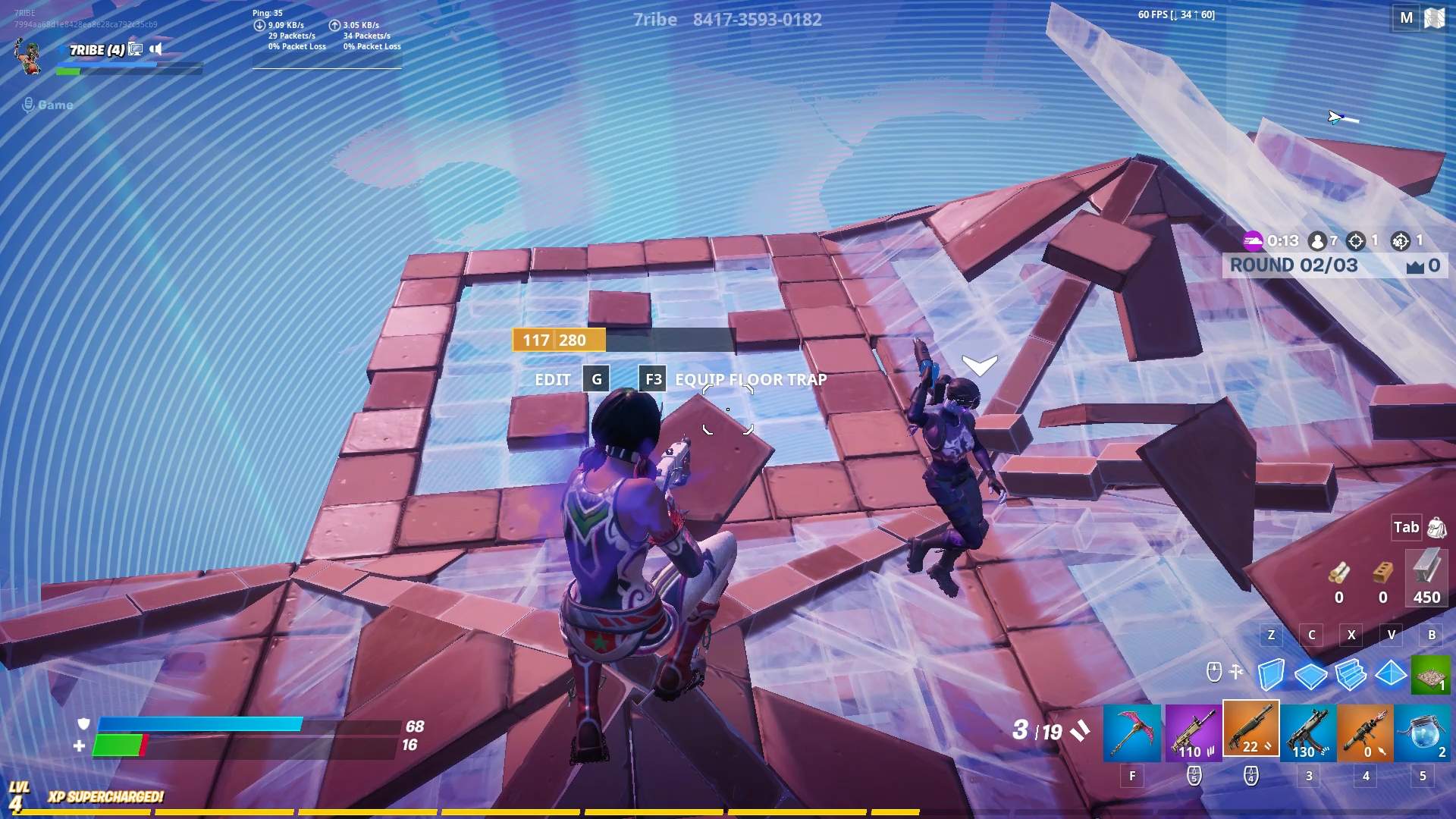Click EQUIP FLOOR TRAP prompt
The width and height of the screenshot is (1456, 819).
tap(749, 379)
